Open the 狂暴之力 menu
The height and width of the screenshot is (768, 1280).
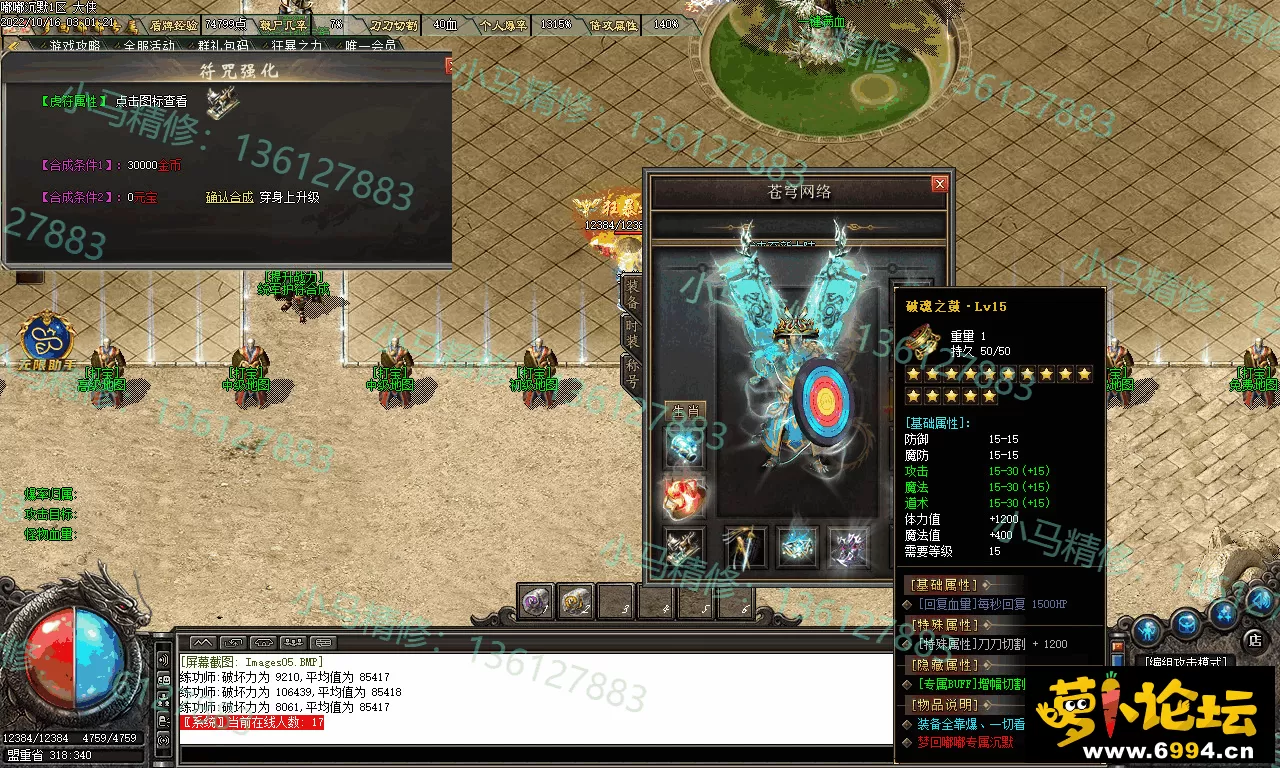[297, 45]
